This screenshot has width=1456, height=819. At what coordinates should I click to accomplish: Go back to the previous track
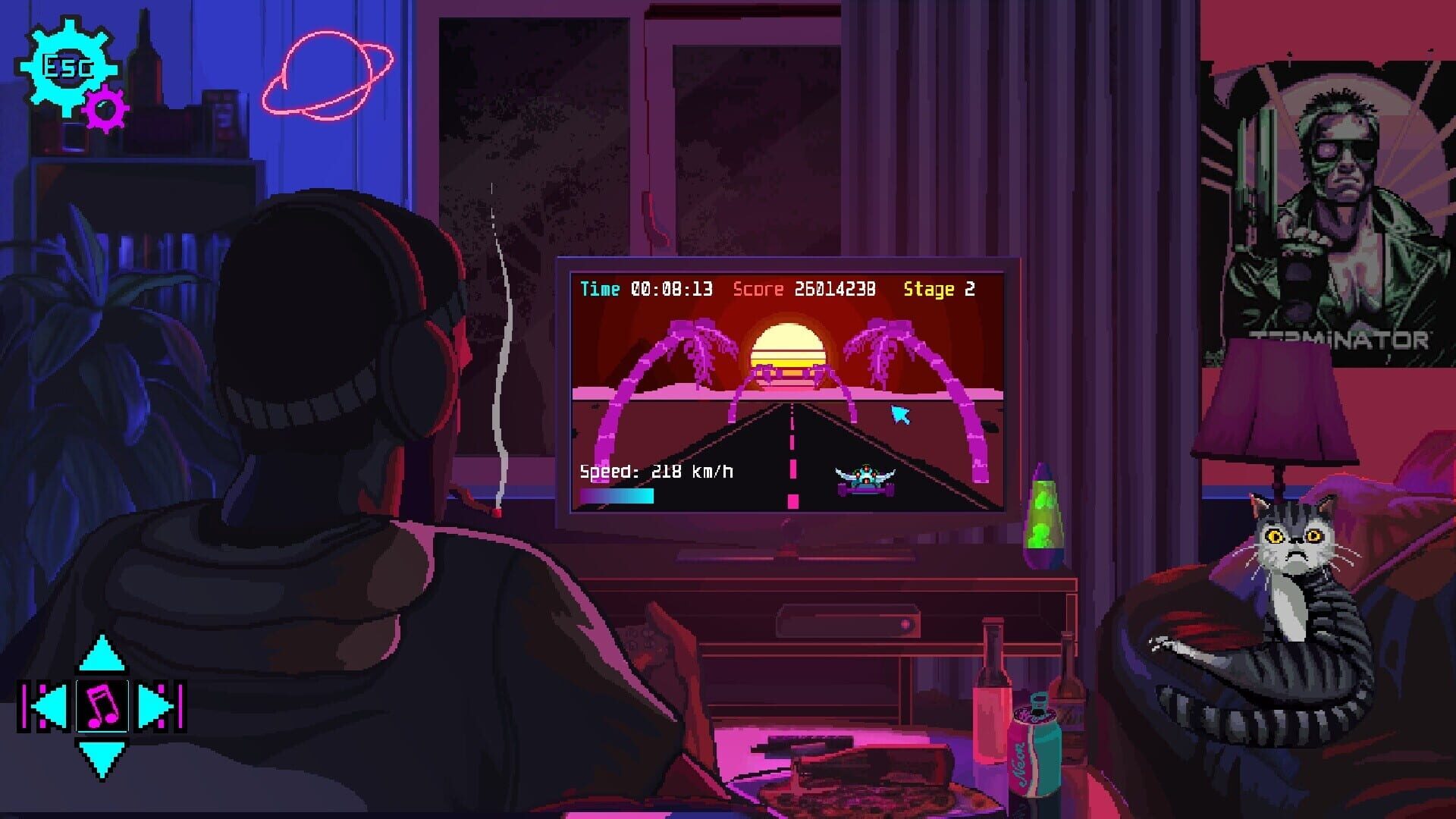pos(42,705)
